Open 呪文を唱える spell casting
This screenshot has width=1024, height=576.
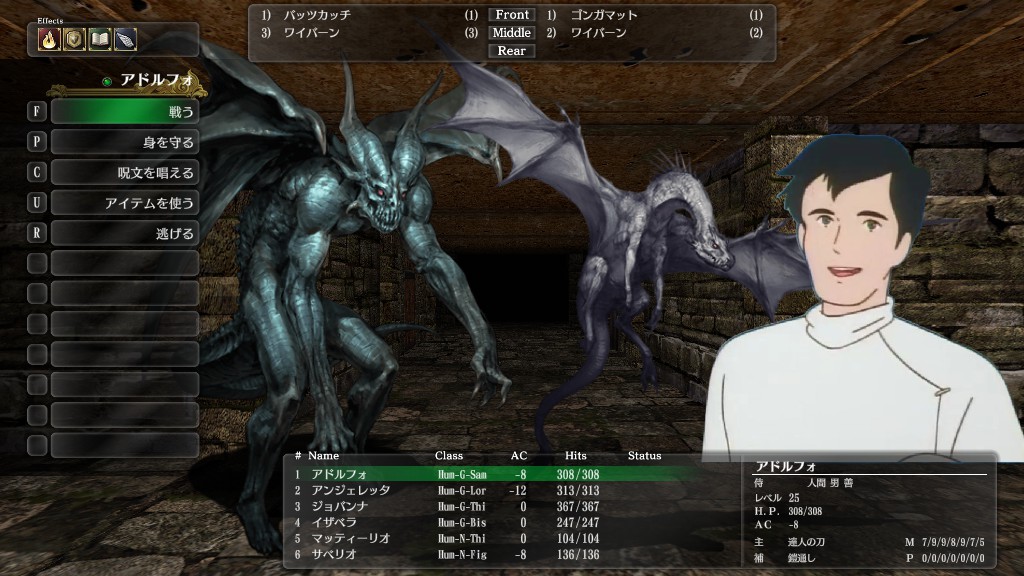[124, 172]
